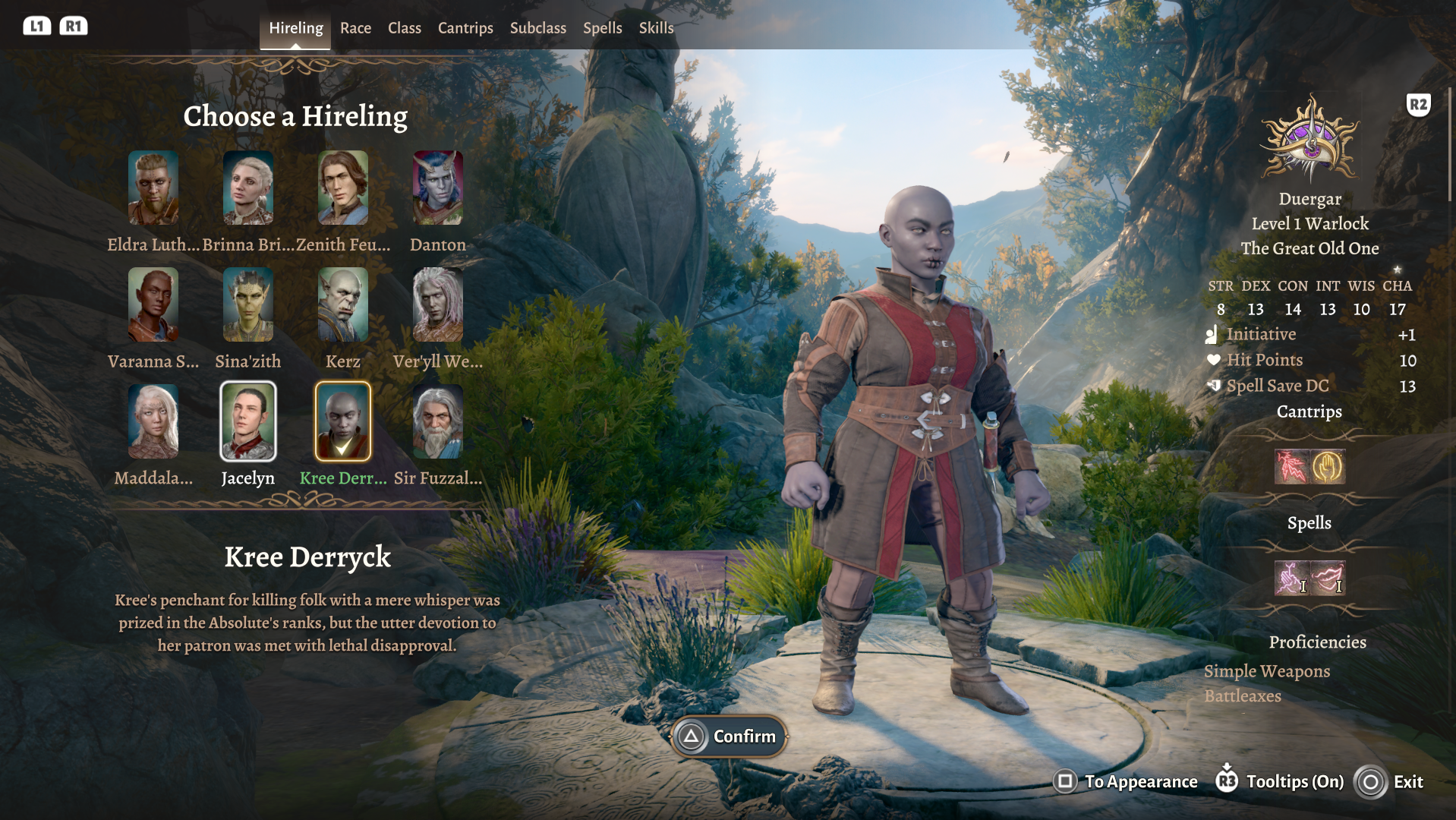This screenshot has width=1456, height=820.
Task: Open the To Appearance option
Action: 1127,782
